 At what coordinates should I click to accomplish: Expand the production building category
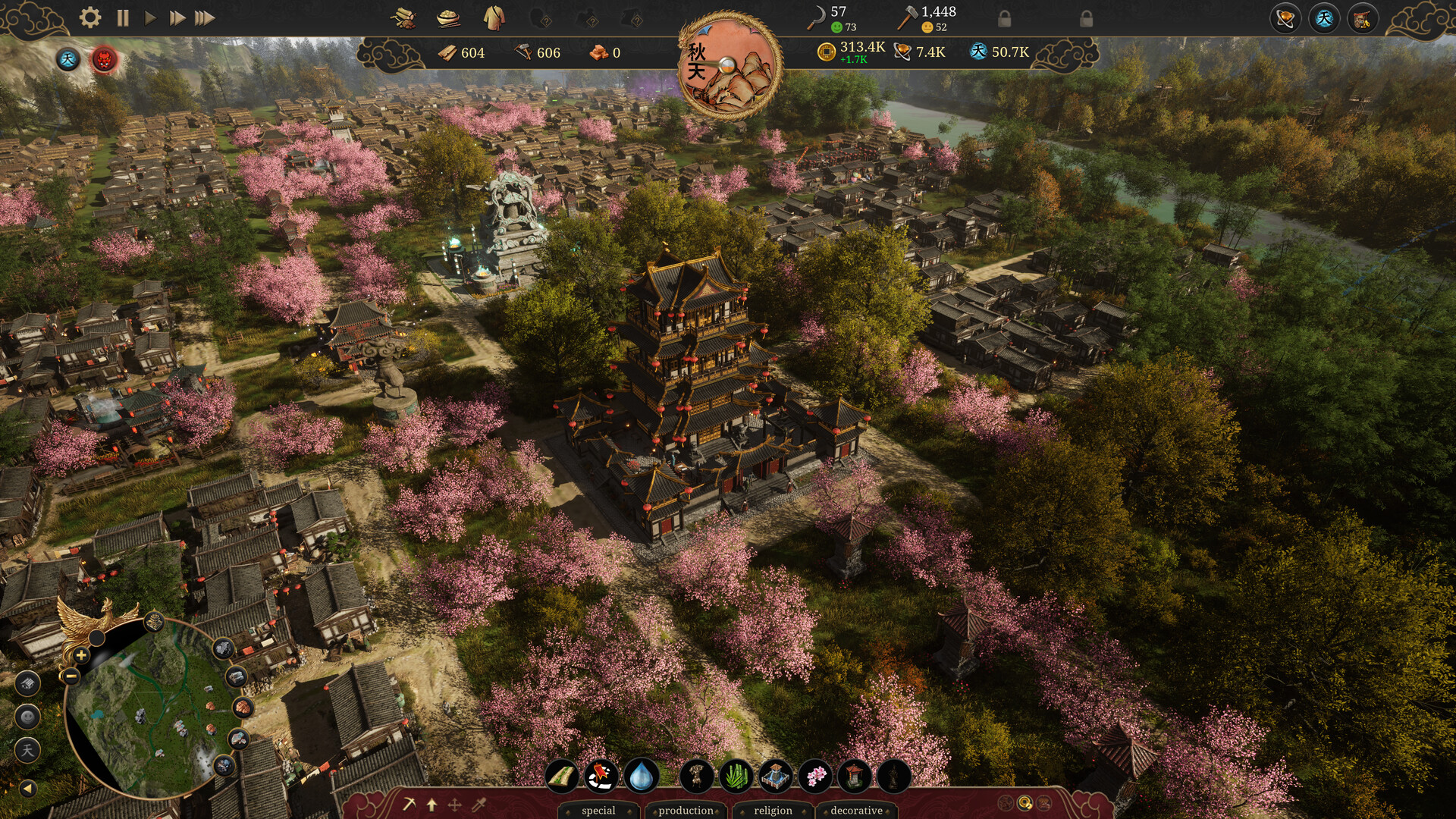686,811
